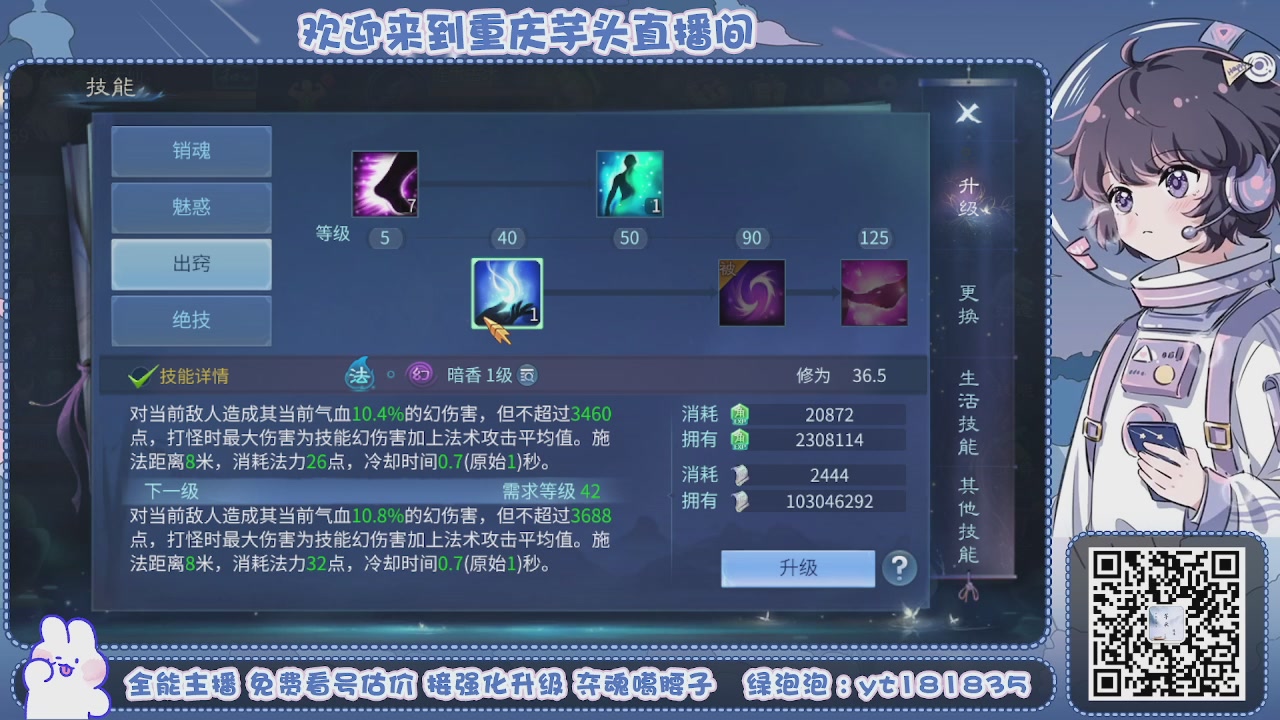The width and height of the screenshot is (1280, 720).
Task: Click the level 40 marker on the progression track
Action: tap(507, 238)
